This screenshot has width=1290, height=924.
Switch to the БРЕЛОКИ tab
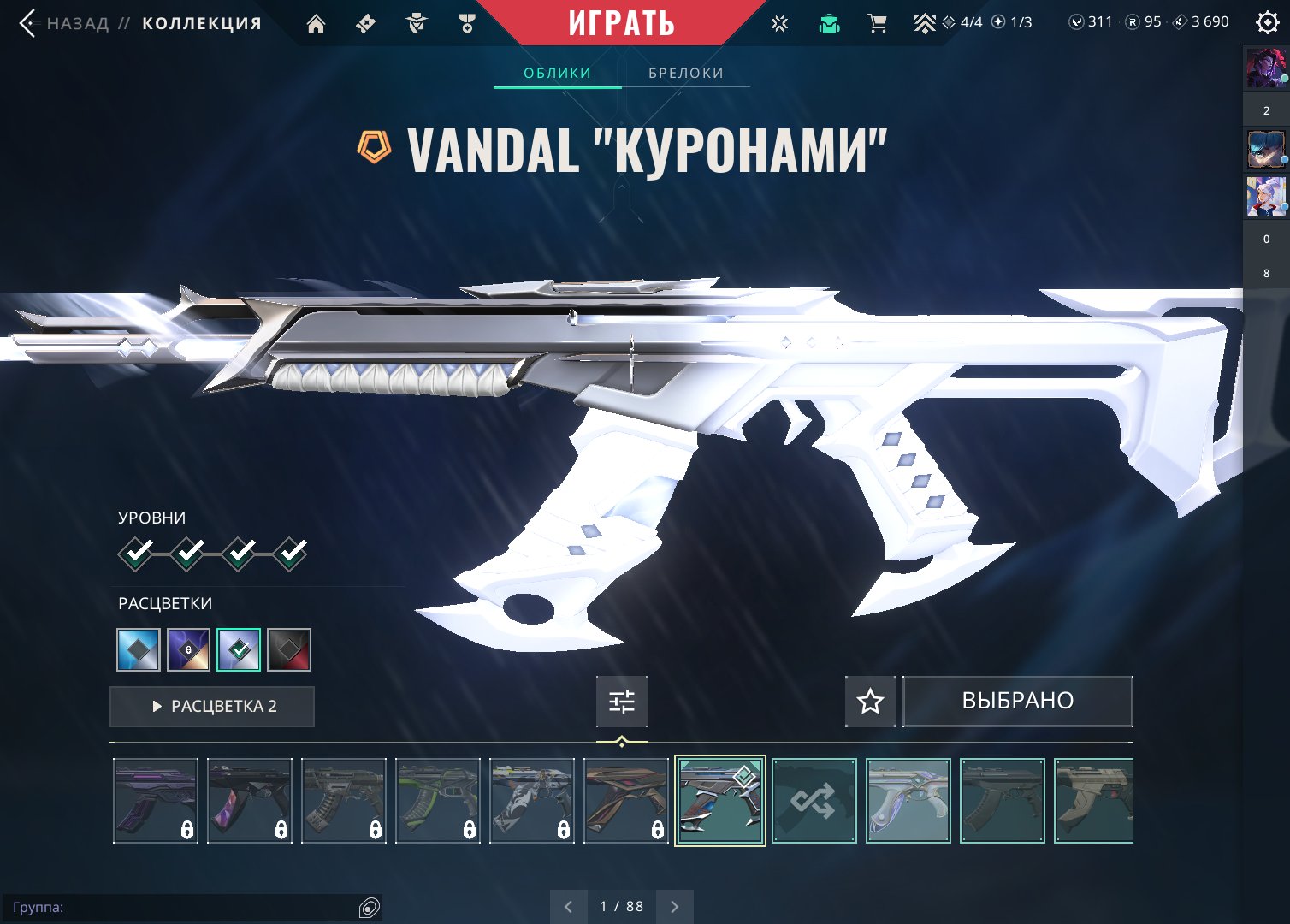click(686, 73)
